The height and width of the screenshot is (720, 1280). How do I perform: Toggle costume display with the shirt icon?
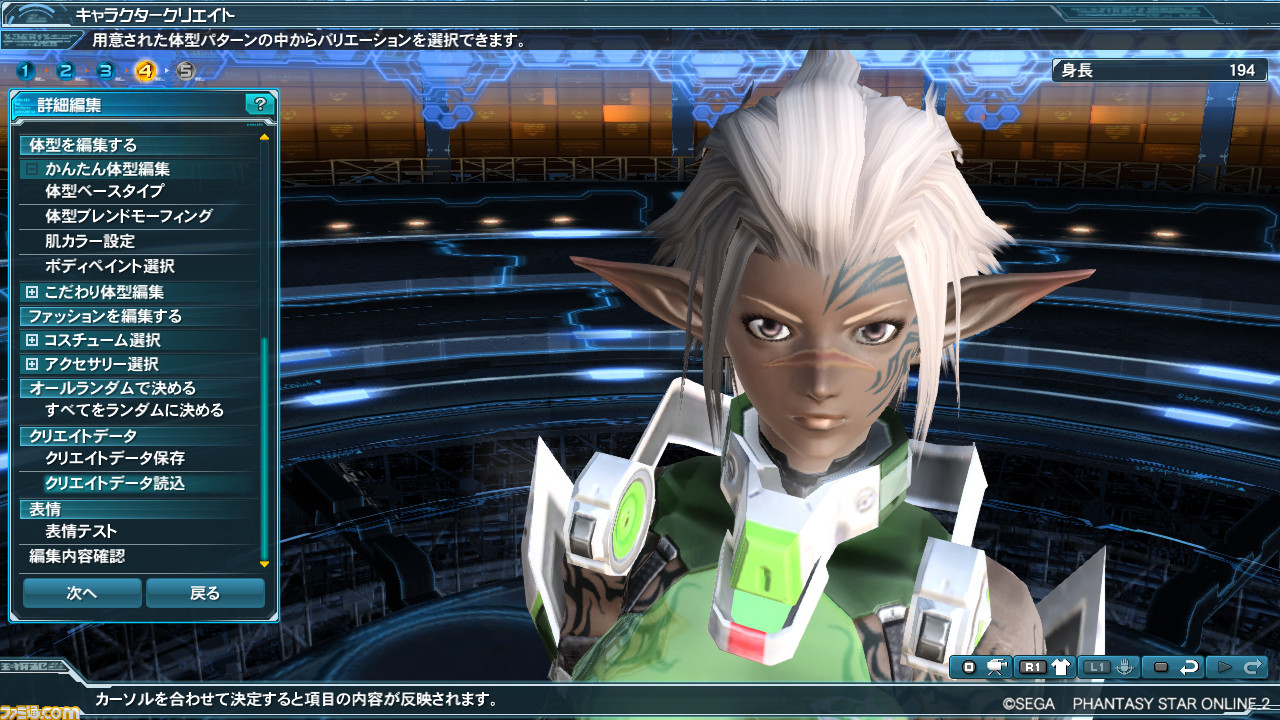(1061, 665)
